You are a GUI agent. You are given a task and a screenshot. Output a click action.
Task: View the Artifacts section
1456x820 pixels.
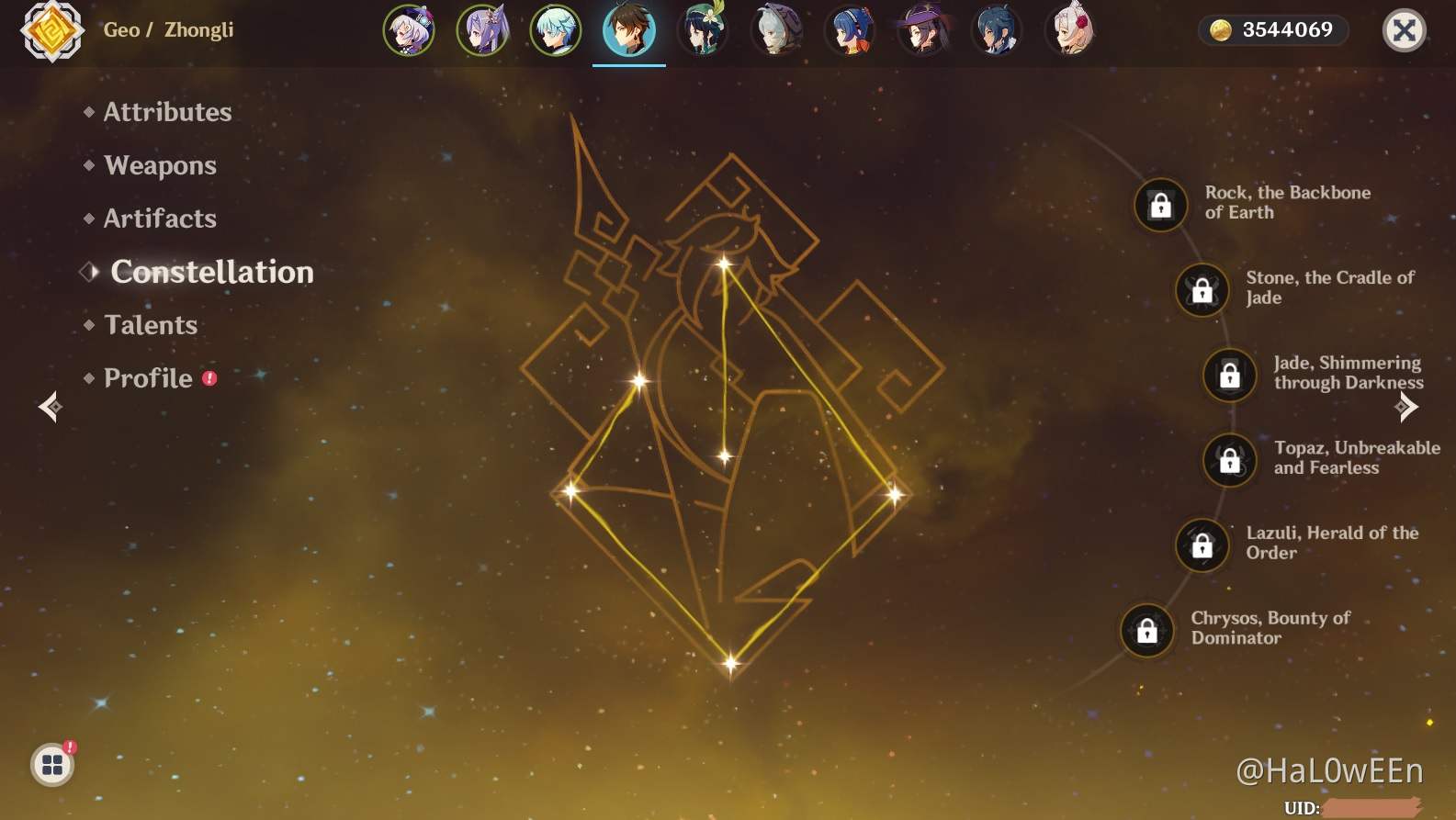[x=159, y=219]
